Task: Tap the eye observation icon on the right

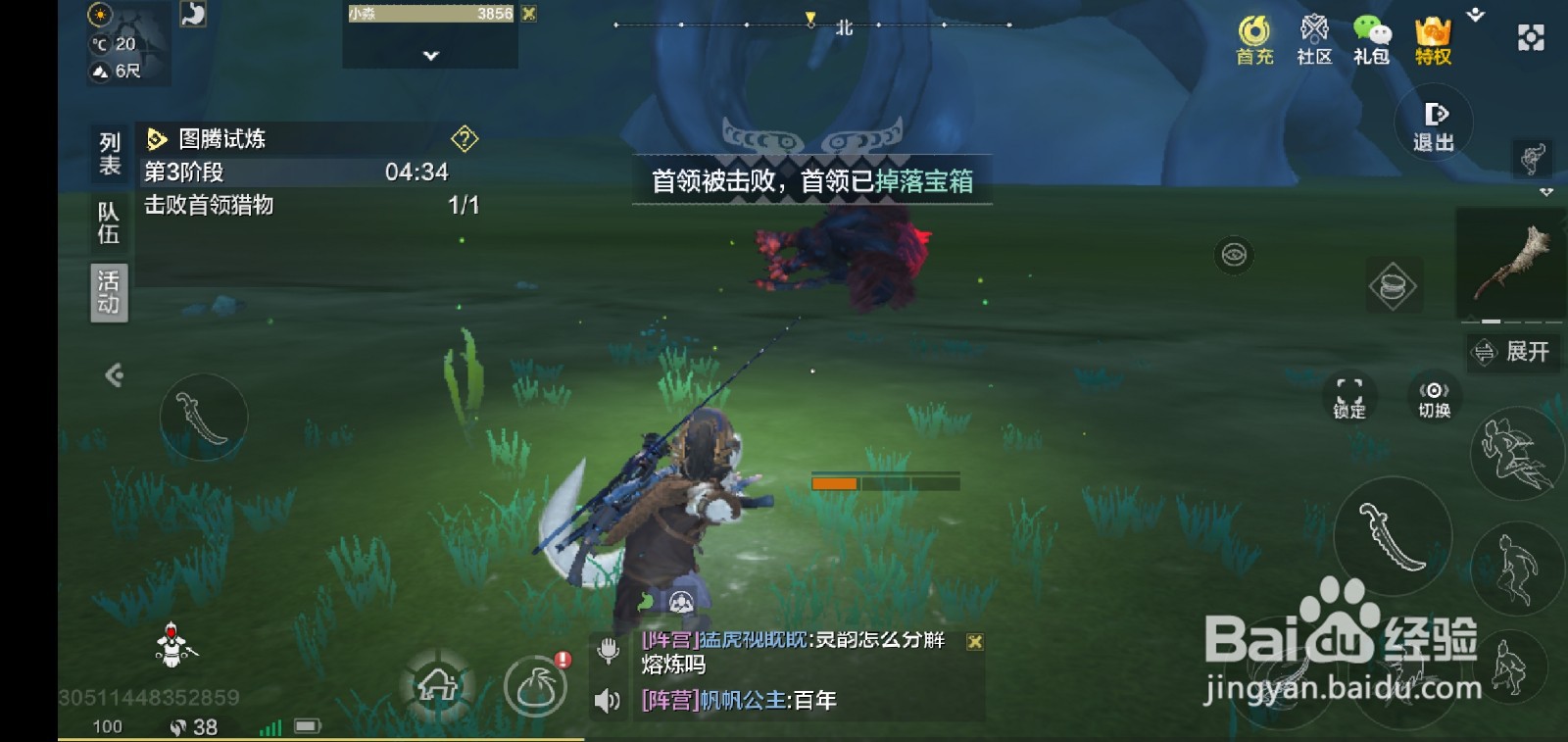Action: tap(1234, 253)
